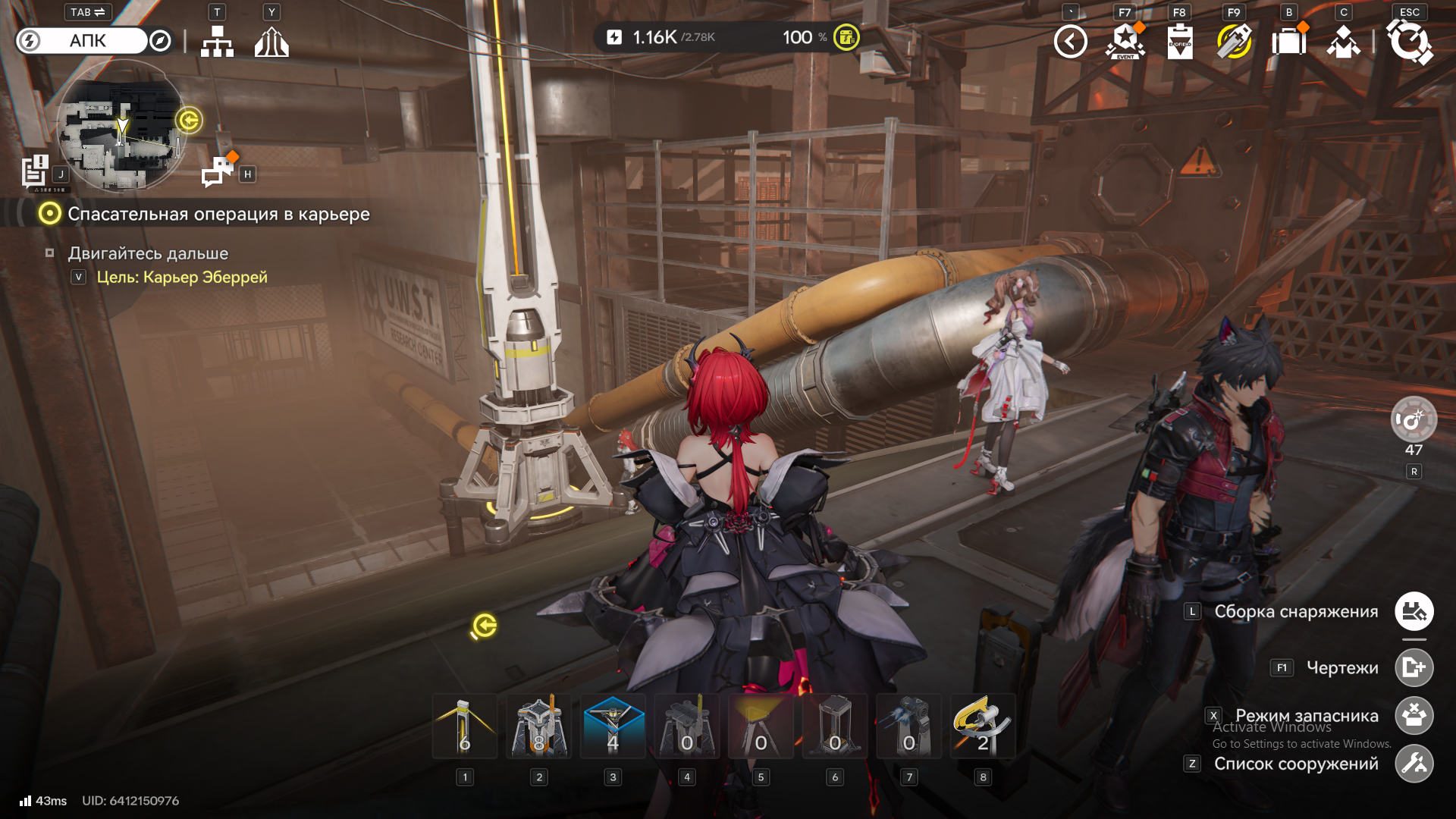
Task: Open Сборка снаряжения
Action: coord(1414,611)
